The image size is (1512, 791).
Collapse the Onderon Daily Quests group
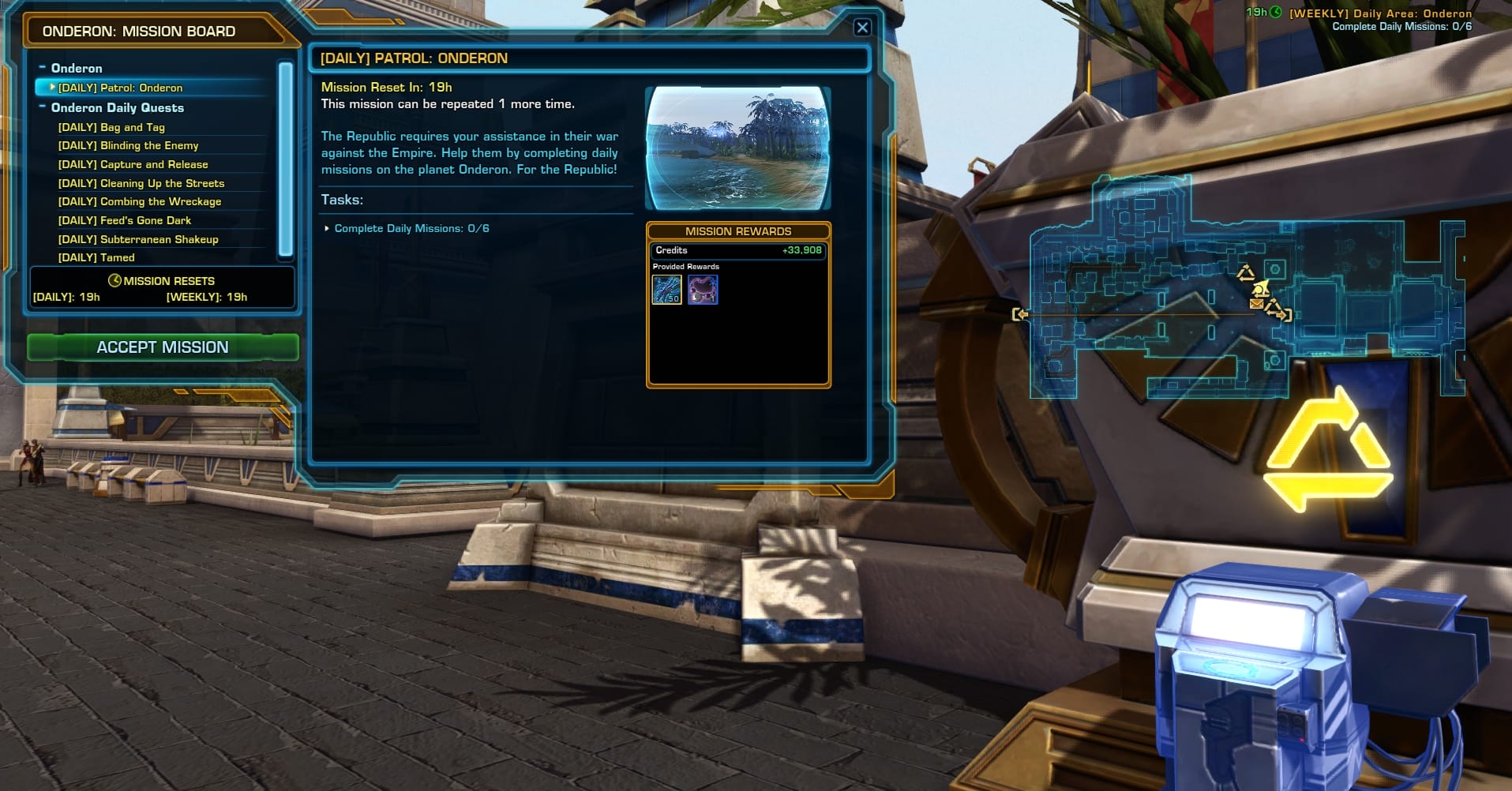43,107
